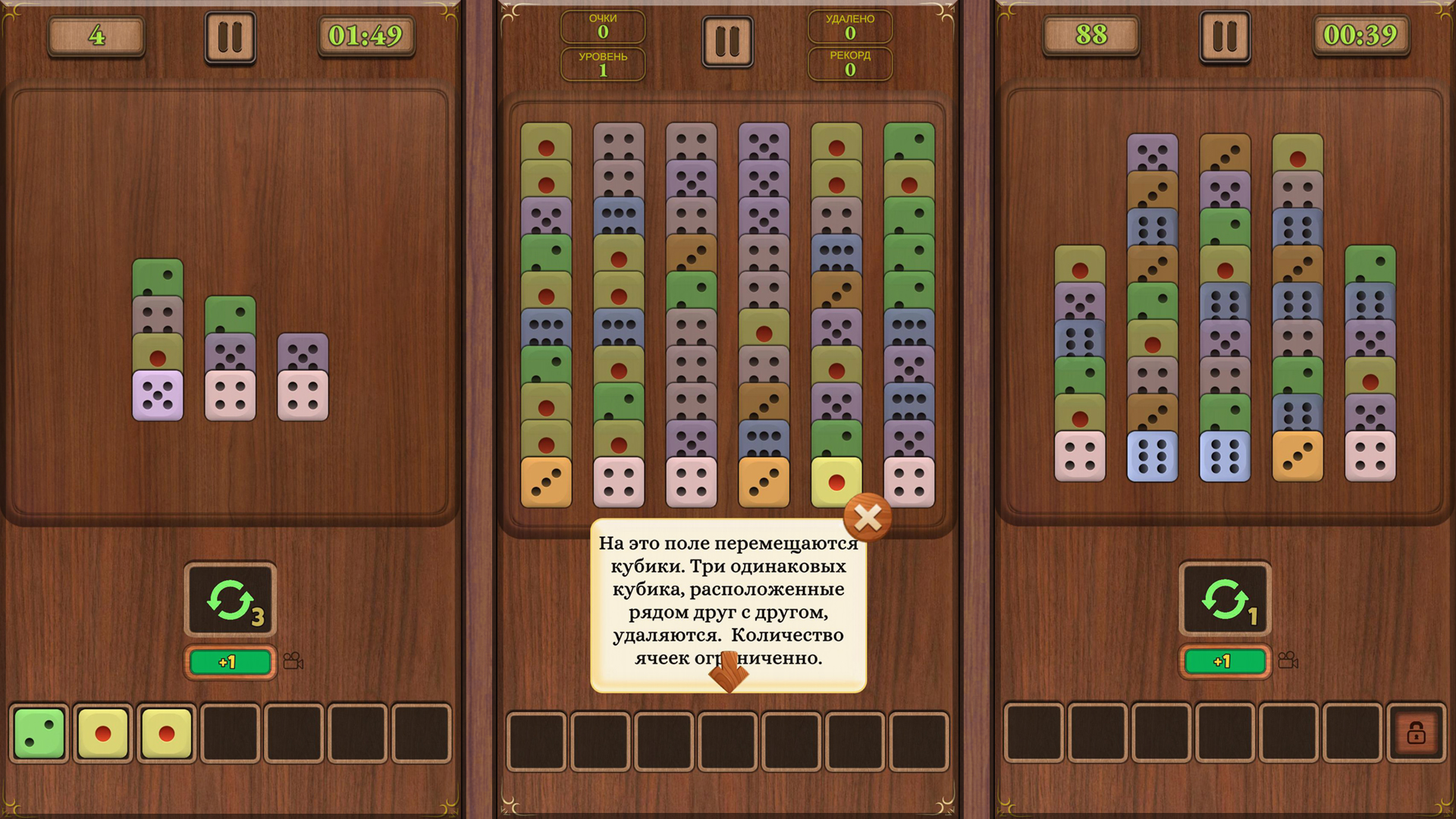
Task: Pause the middle game panel
Action: 727,42
